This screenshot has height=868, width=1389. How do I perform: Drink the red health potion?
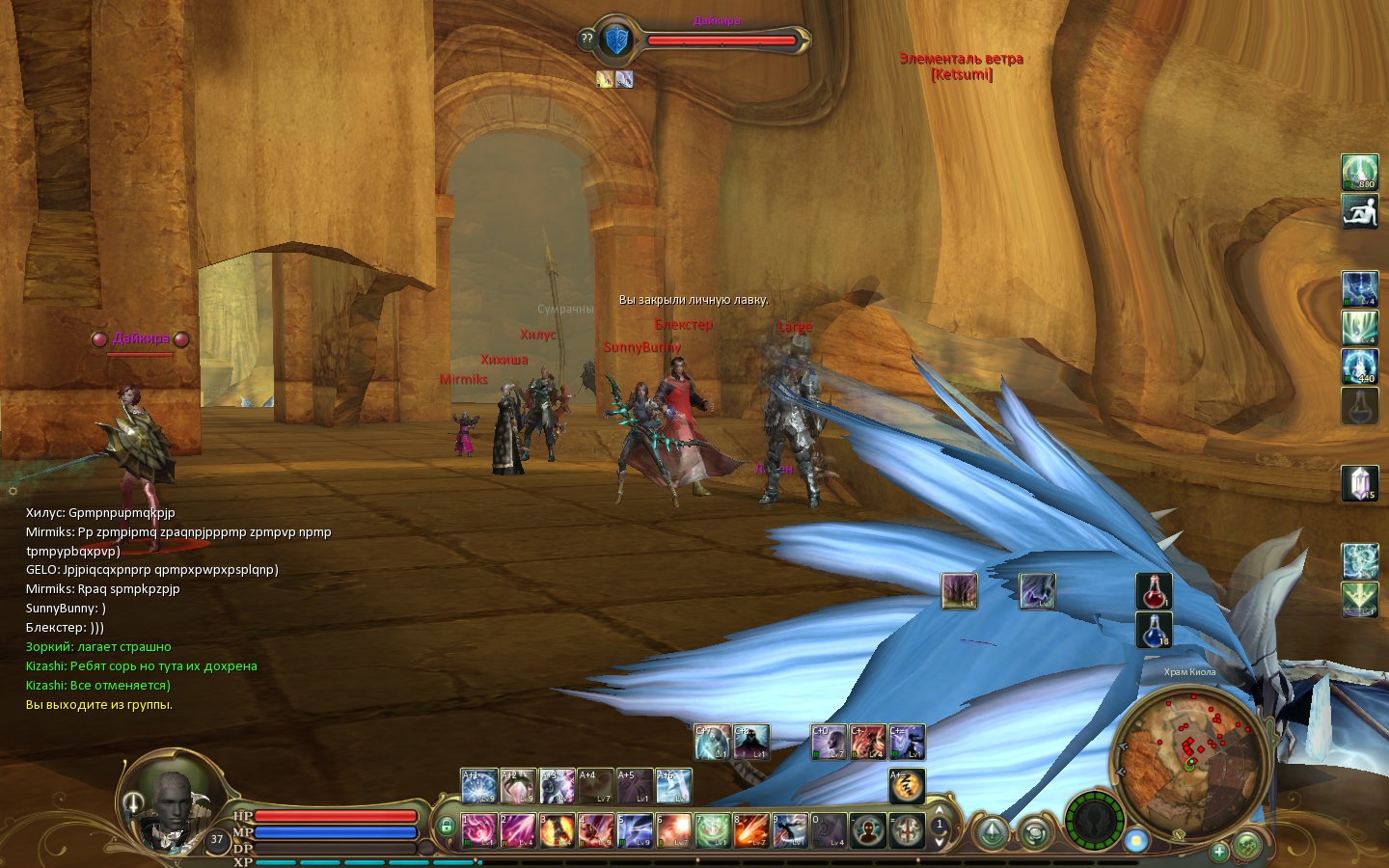pyautogui.click(x=1154, y=591)
